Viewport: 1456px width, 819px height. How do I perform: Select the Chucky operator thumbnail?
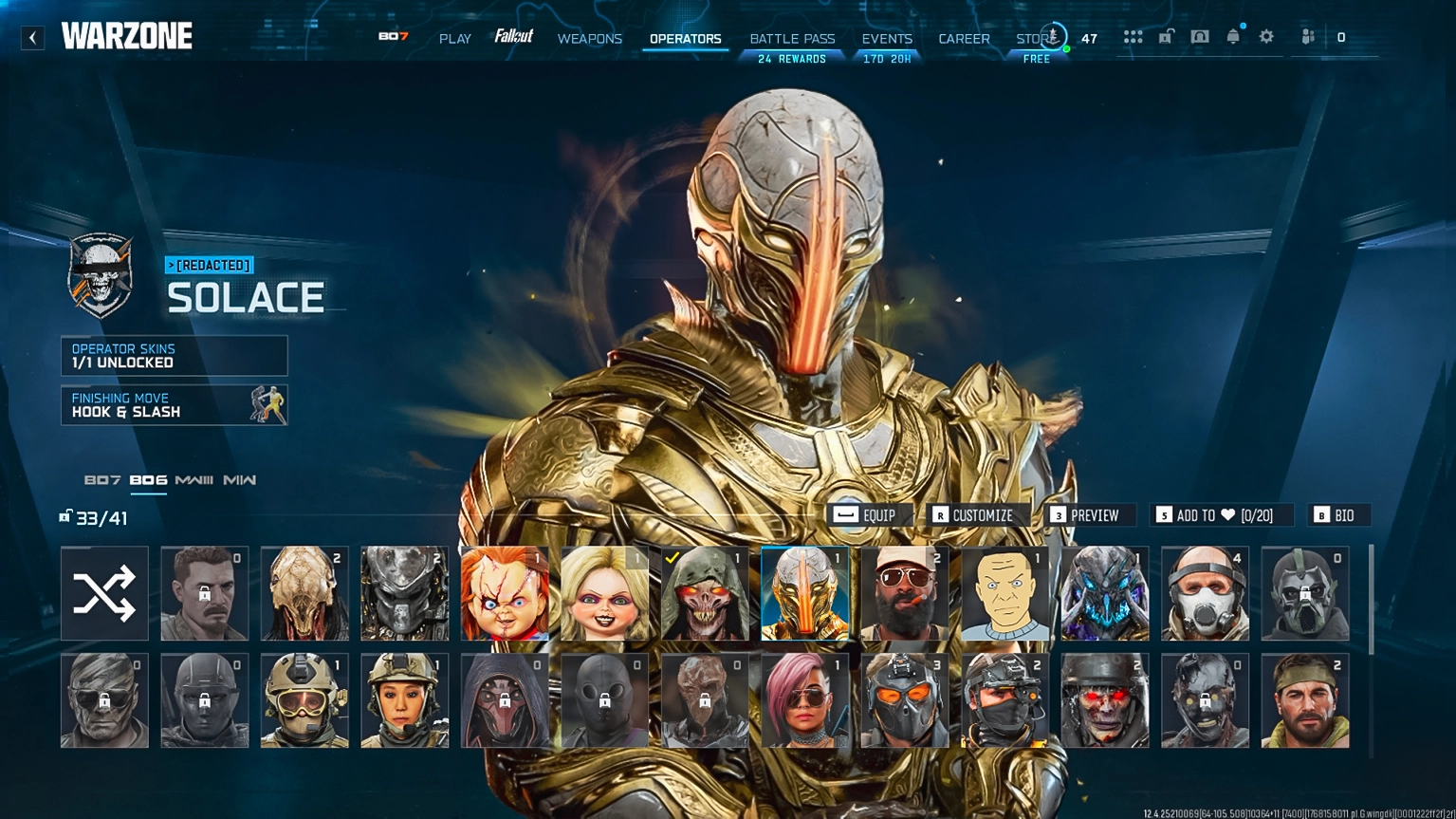coord(504,592)
